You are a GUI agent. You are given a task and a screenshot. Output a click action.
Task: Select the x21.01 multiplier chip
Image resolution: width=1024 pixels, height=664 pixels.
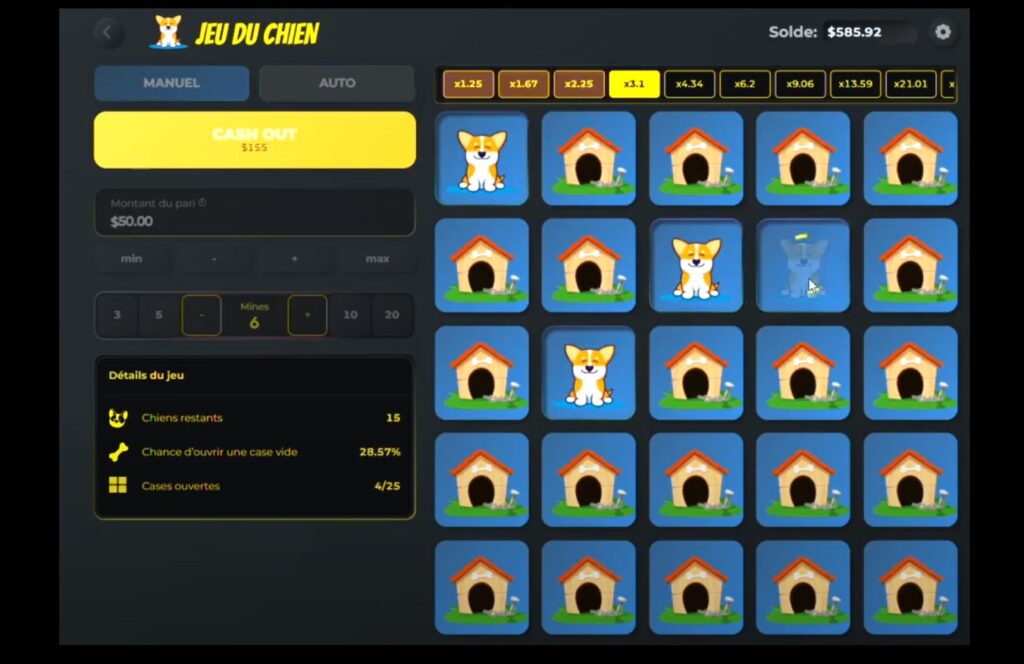[910, 84]
